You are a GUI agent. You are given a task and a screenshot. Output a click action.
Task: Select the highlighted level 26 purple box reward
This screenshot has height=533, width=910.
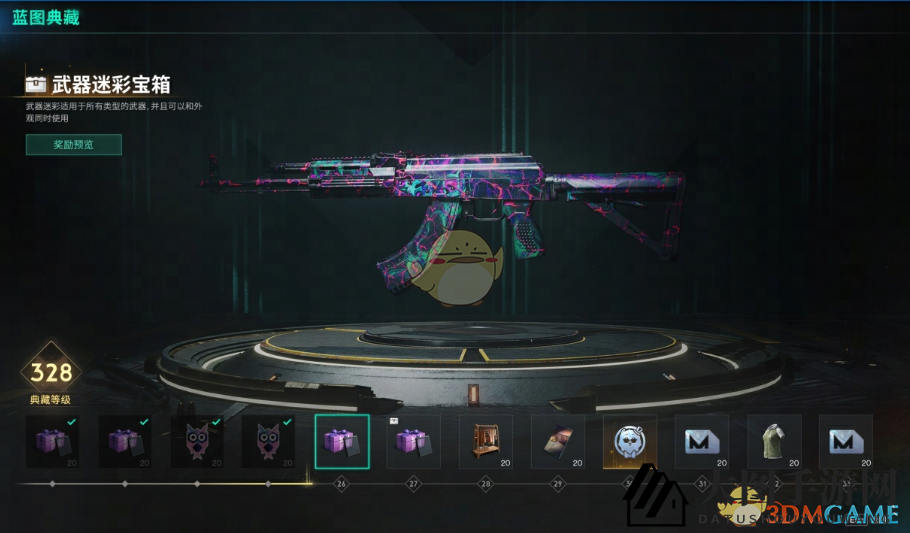pyautogui.click(x=342, y=441)
